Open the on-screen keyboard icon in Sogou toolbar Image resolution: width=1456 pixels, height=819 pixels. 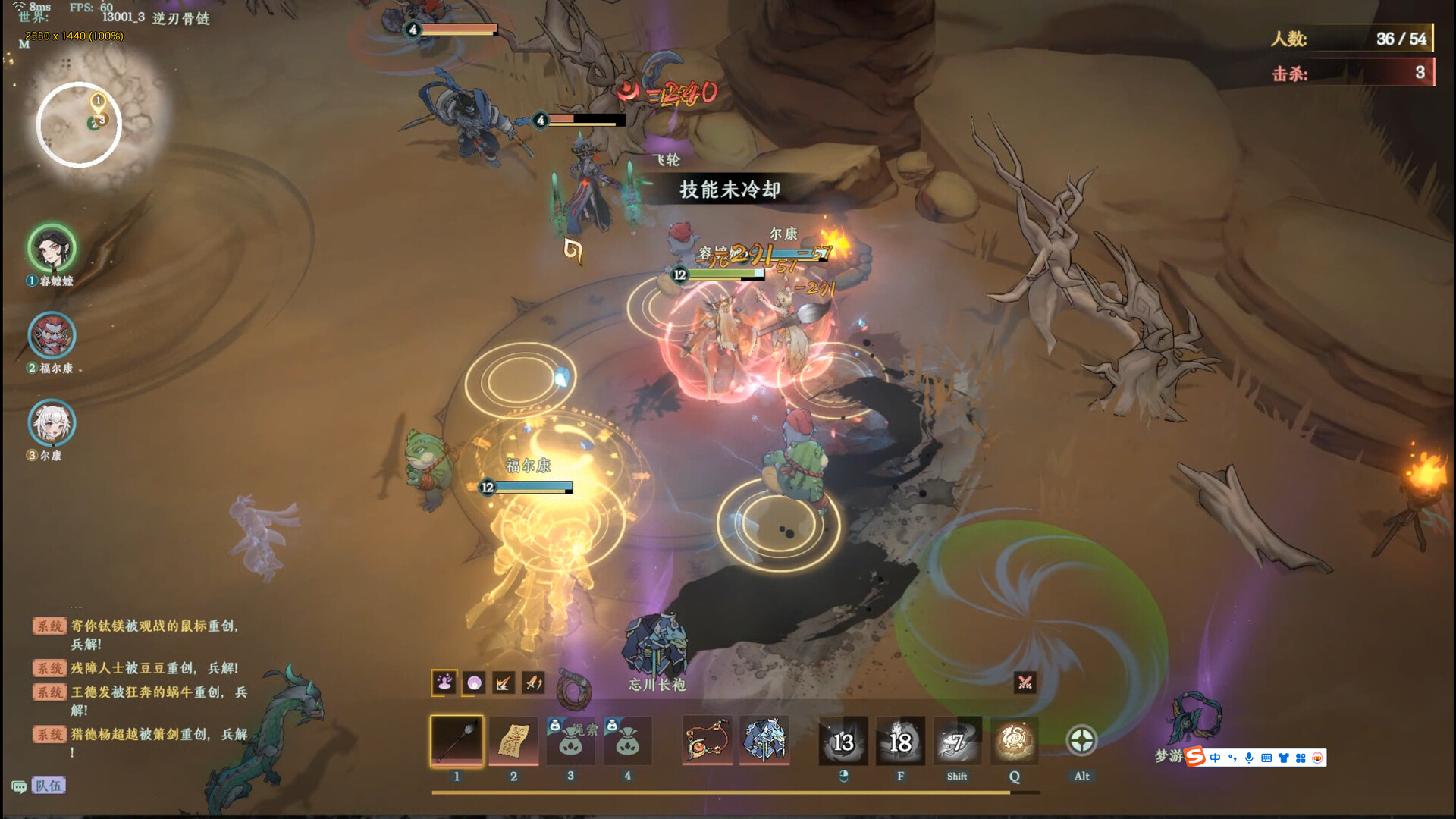pyautogui.click(x=1266, y=759)
